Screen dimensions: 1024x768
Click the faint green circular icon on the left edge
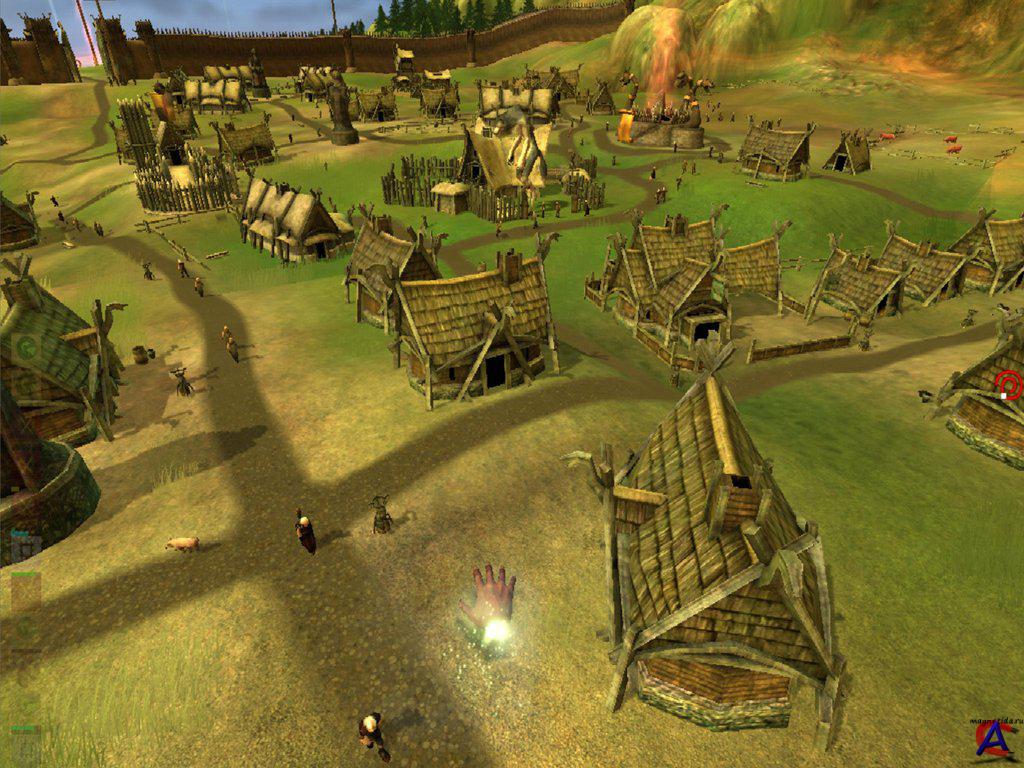pyautogui.click(x=27, y=348)
